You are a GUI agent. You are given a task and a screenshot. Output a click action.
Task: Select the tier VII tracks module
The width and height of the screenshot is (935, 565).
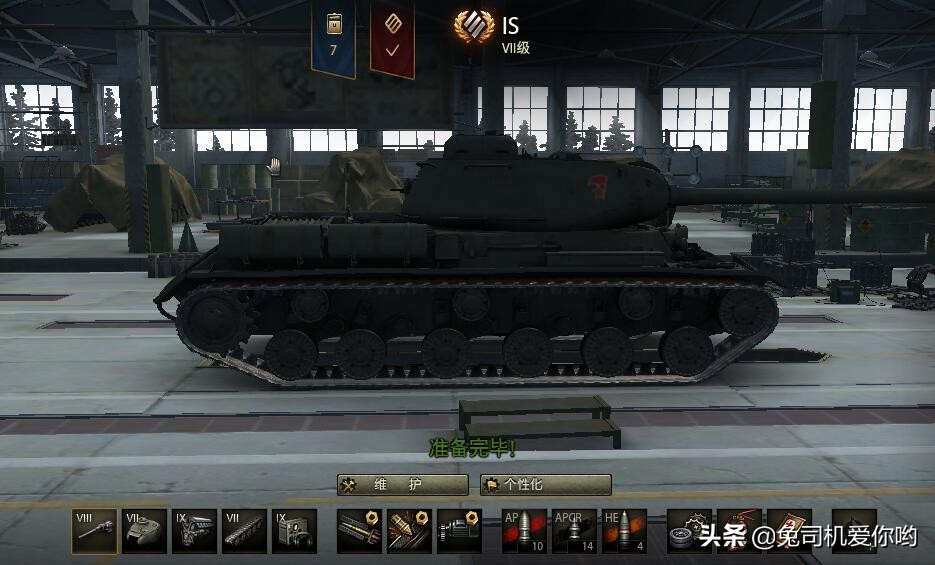(x=244, y=531)
